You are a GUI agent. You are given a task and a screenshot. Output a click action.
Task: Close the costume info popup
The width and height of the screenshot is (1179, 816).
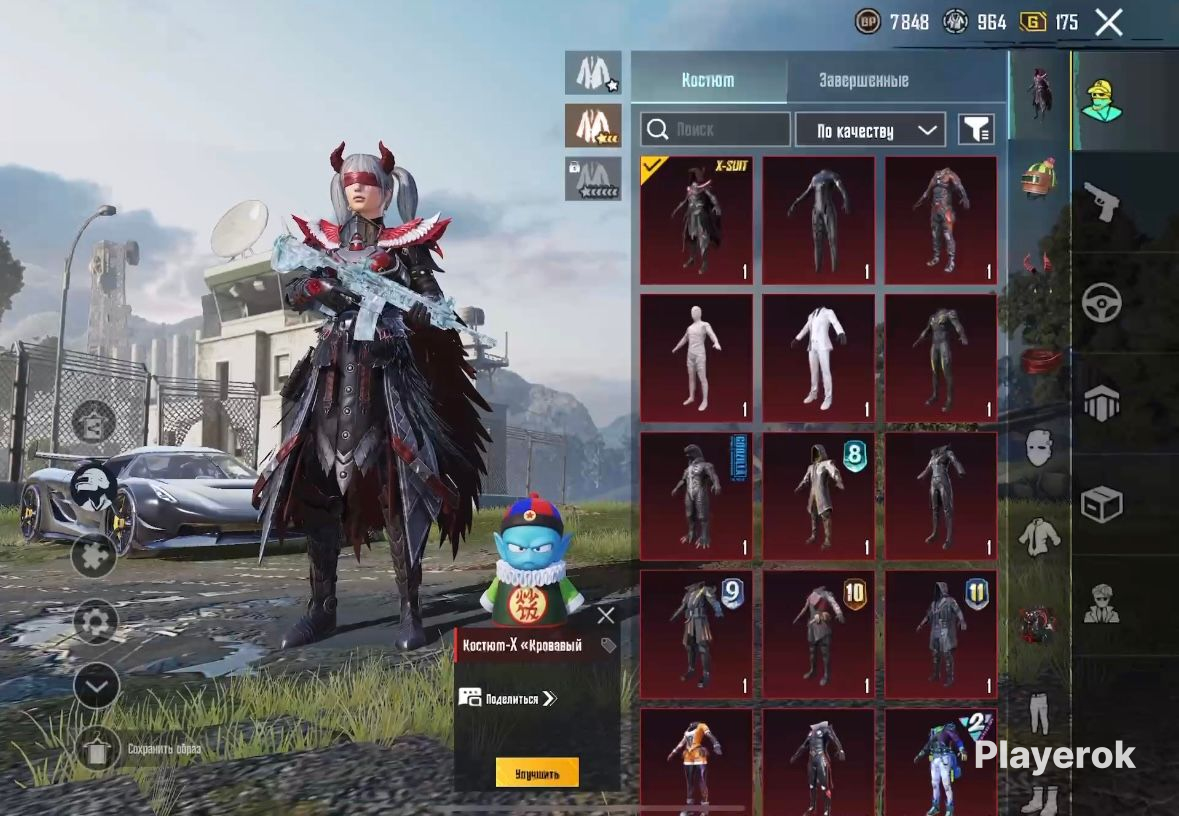605,616
